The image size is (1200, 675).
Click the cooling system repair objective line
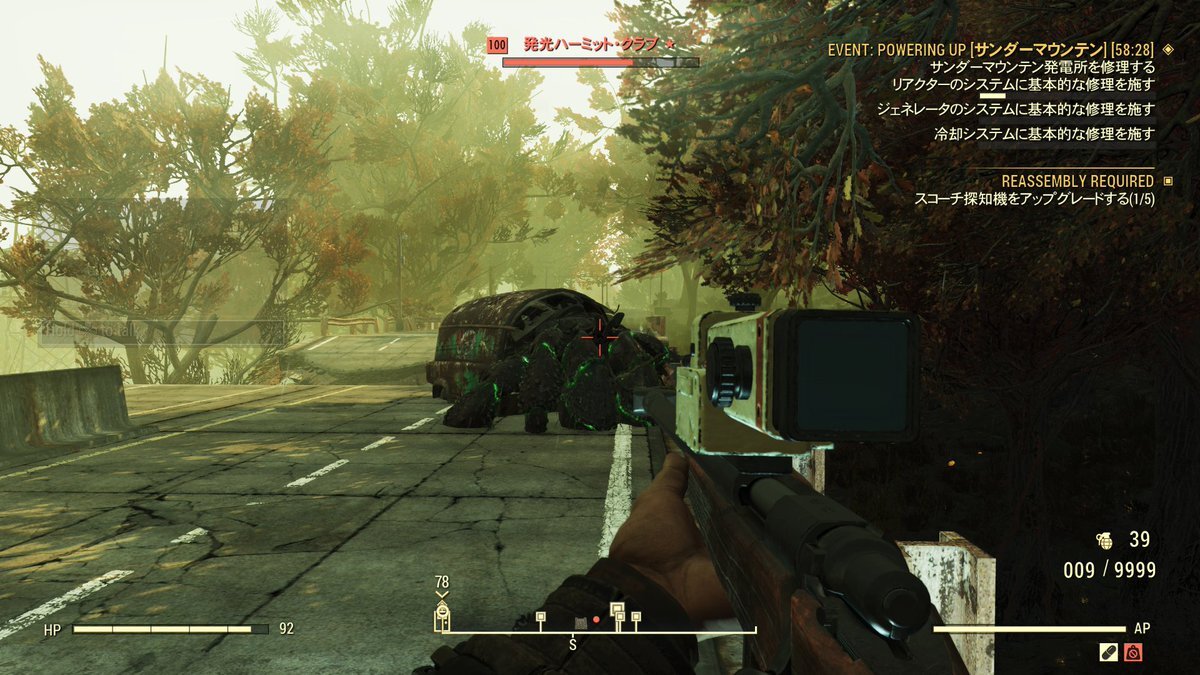tap(1044, 133)
